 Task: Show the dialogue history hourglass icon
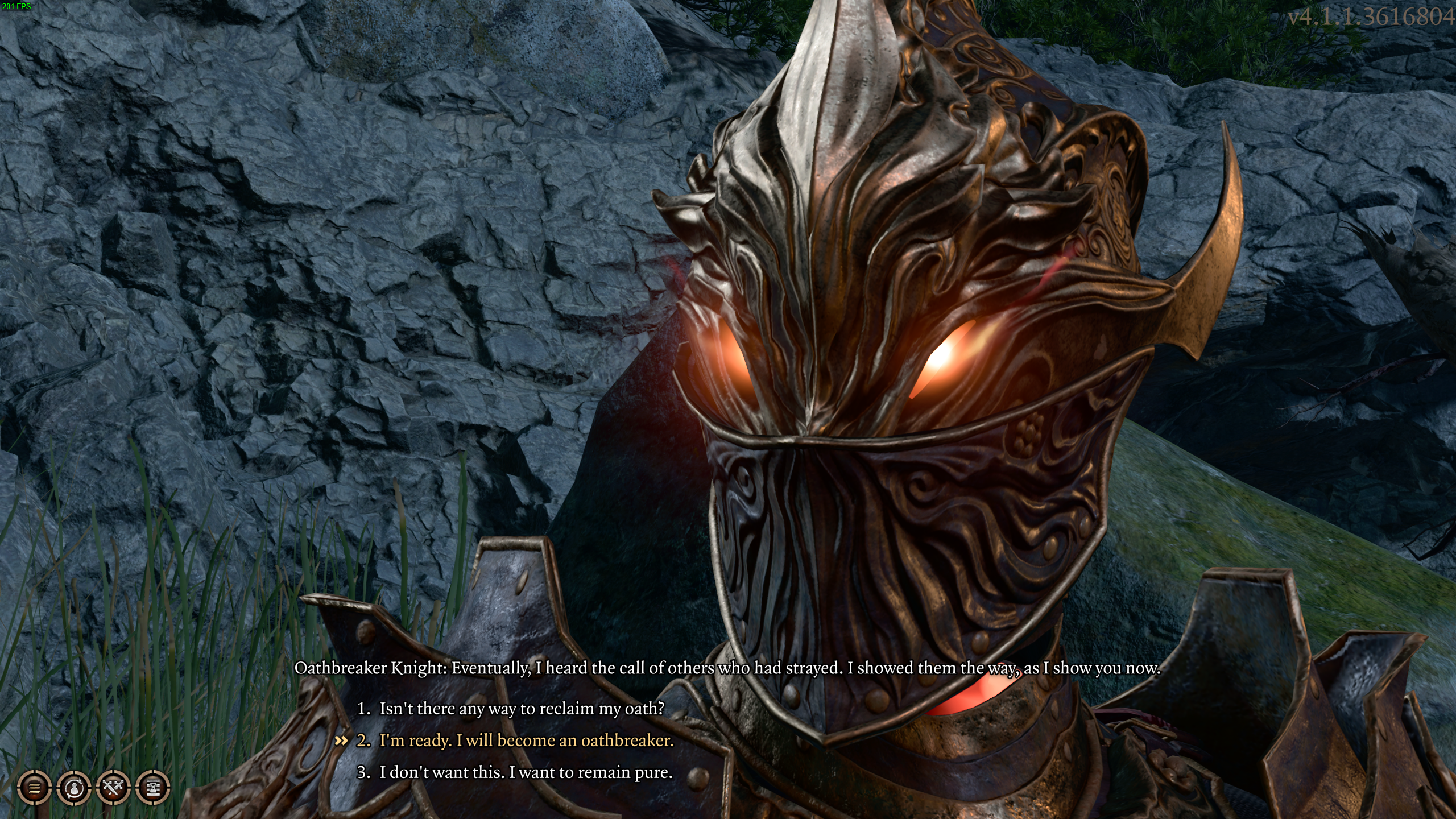[x=153, y=788]
